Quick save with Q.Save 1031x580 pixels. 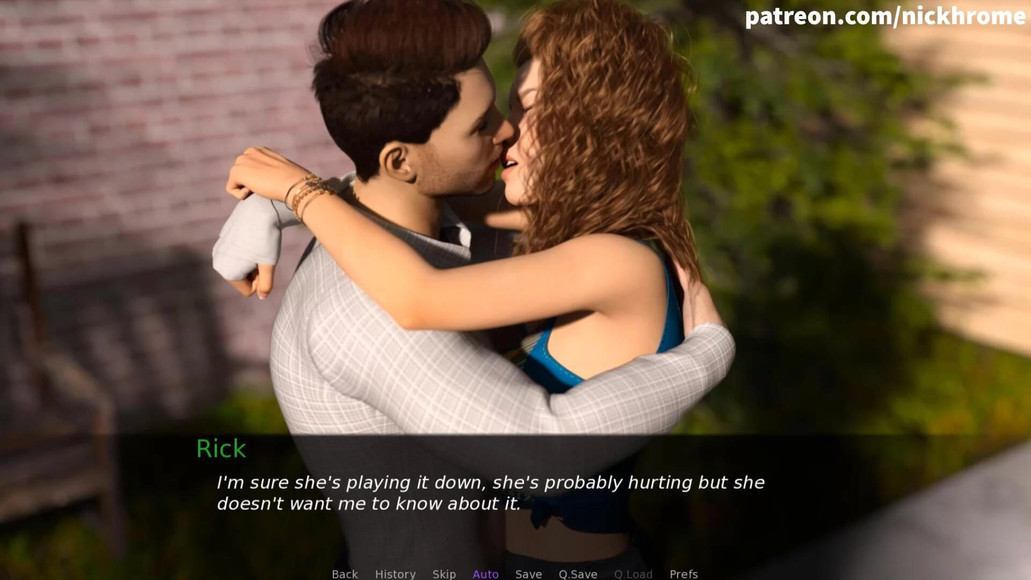pyautogui.click(x=578, y=573)
